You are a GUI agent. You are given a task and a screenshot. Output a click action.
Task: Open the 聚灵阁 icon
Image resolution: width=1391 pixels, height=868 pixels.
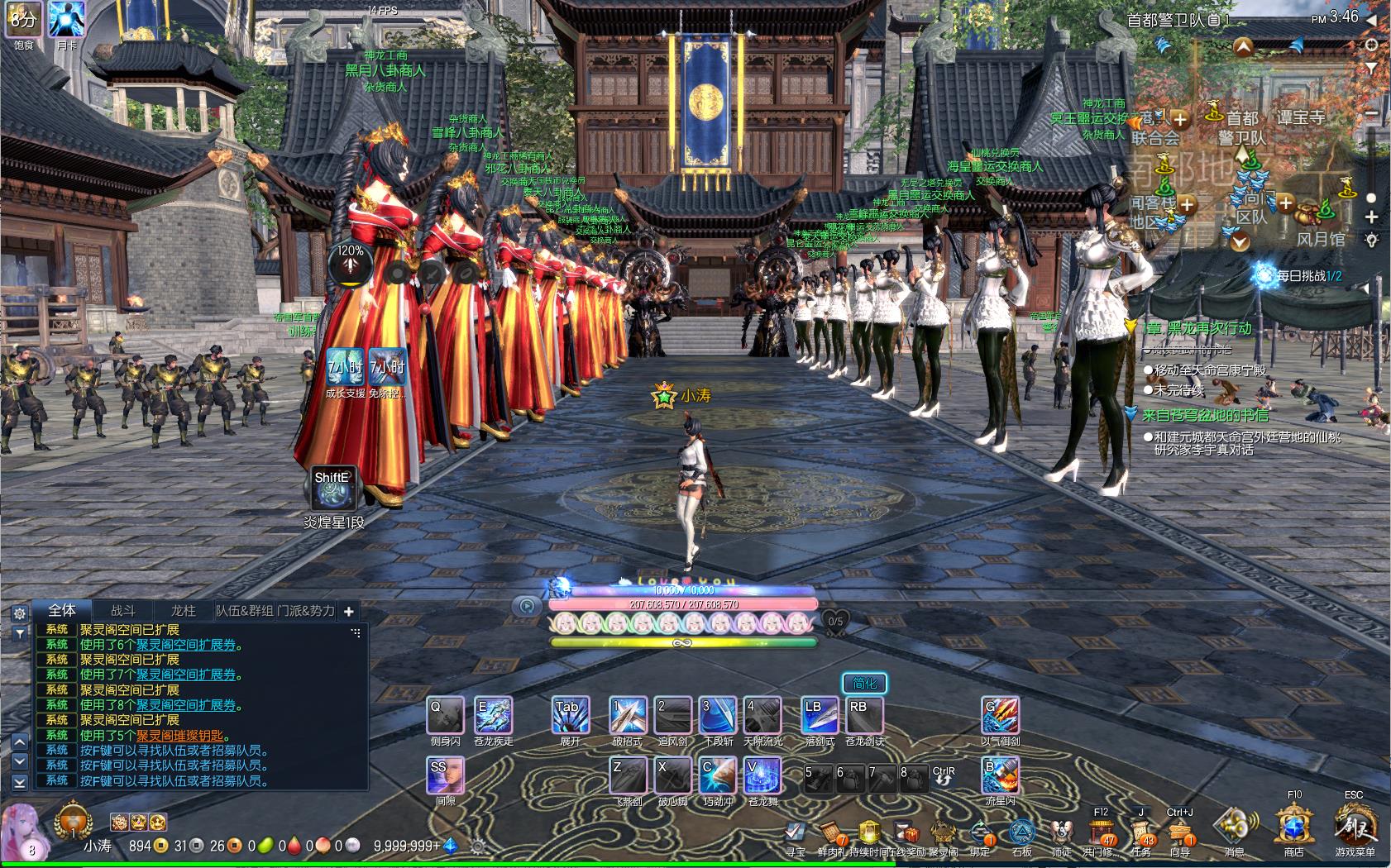coord(943,832)
